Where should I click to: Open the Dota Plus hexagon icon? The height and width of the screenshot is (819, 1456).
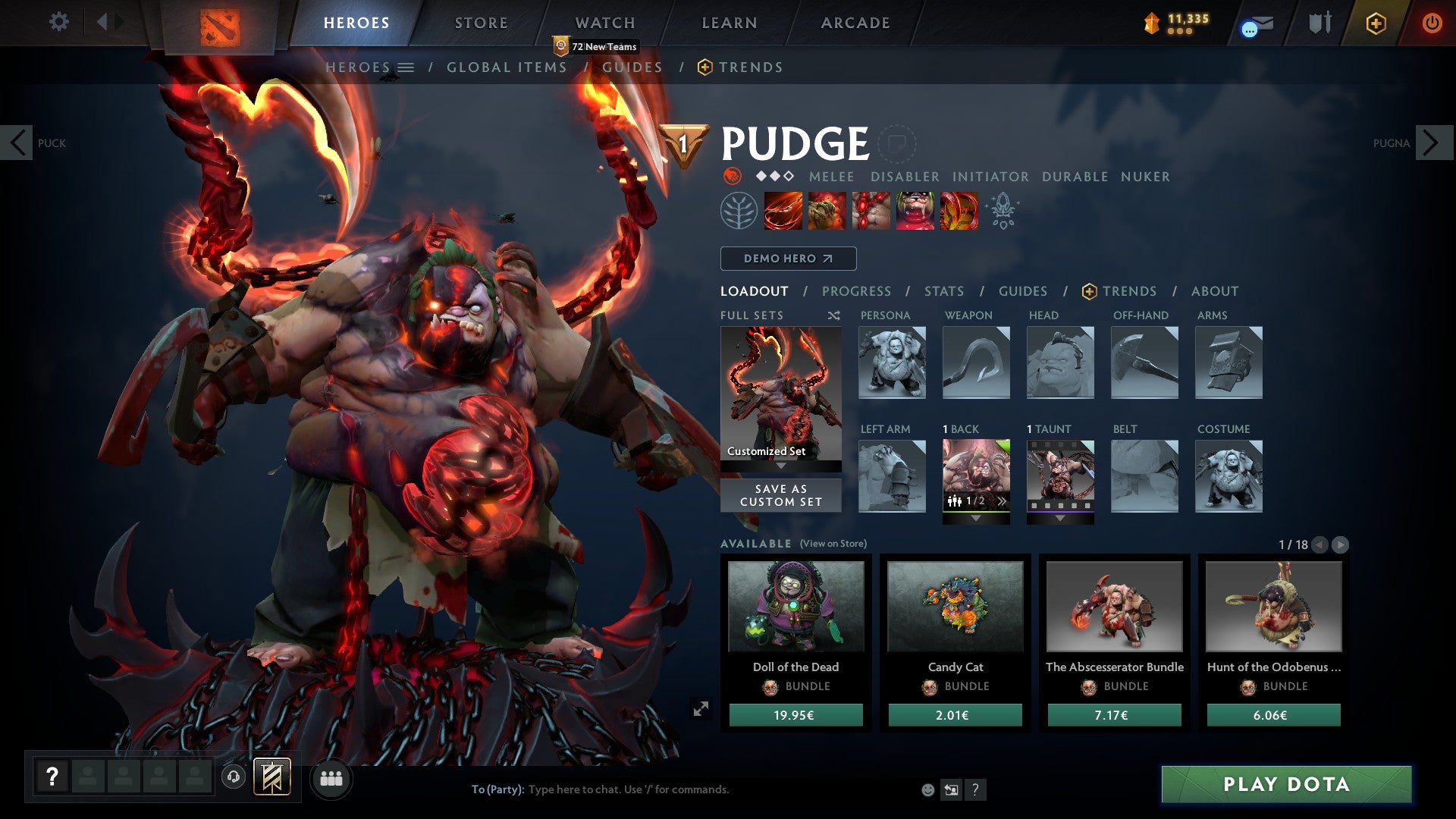point(1376,23)
